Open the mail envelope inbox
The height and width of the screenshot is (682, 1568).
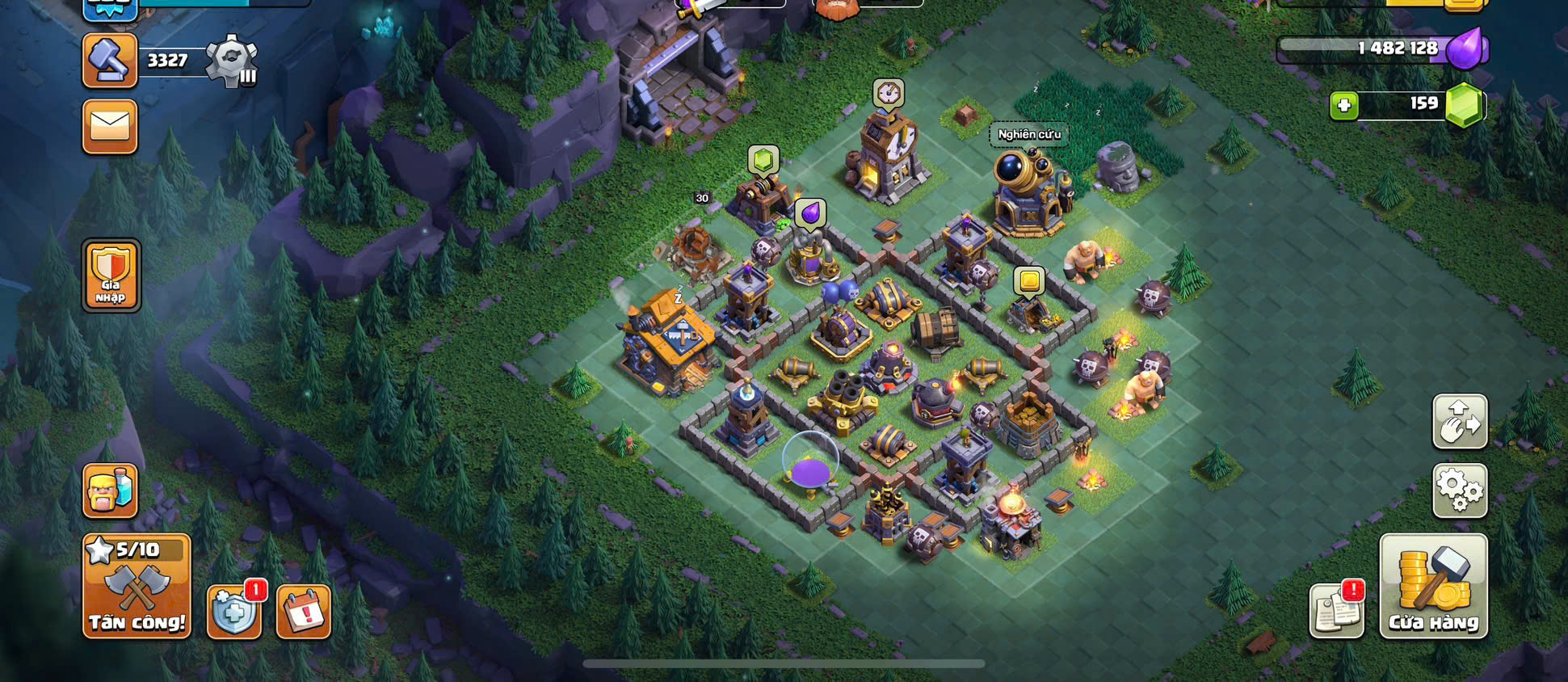click(110, 126)
